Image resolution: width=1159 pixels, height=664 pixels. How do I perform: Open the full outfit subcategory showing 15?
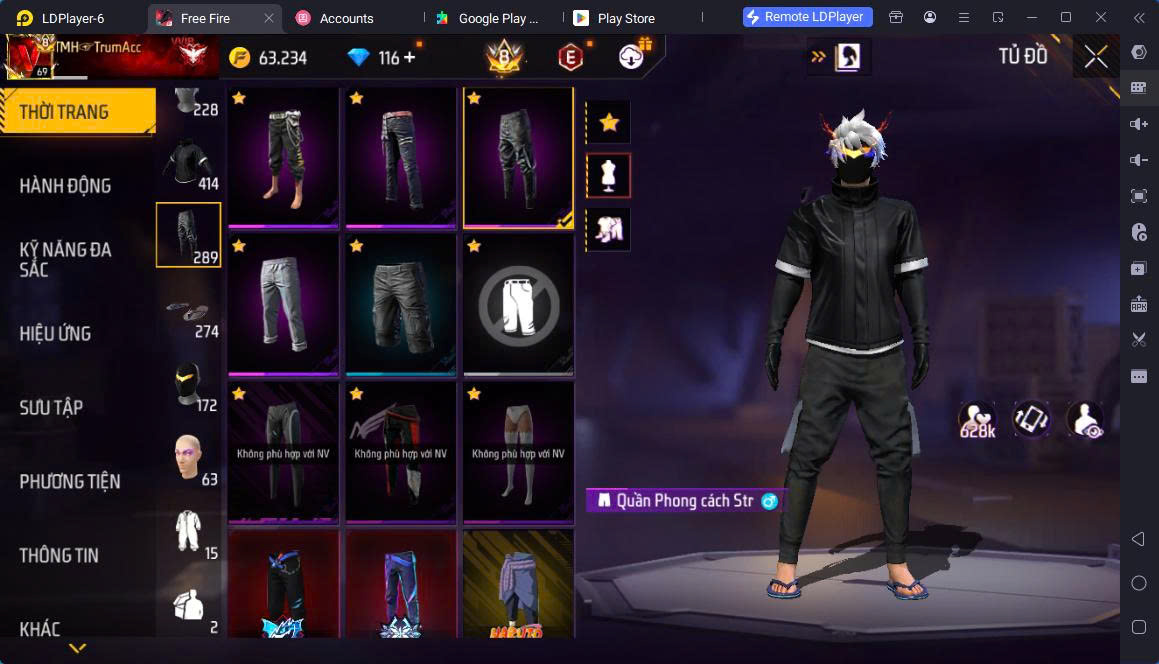(189, 532)
